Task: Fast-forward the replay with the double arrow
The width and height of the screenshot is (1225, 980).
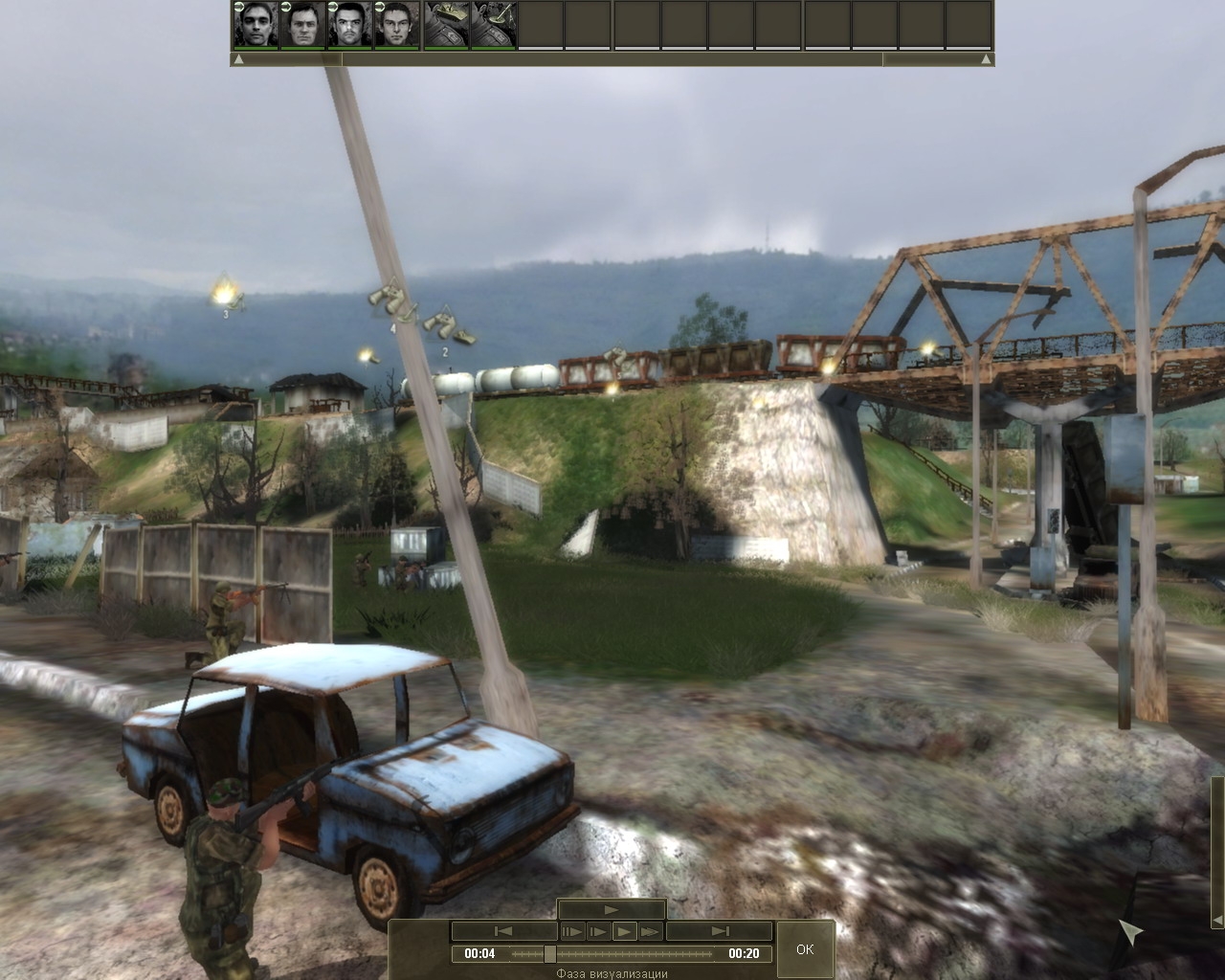Action: pos(651,931)
